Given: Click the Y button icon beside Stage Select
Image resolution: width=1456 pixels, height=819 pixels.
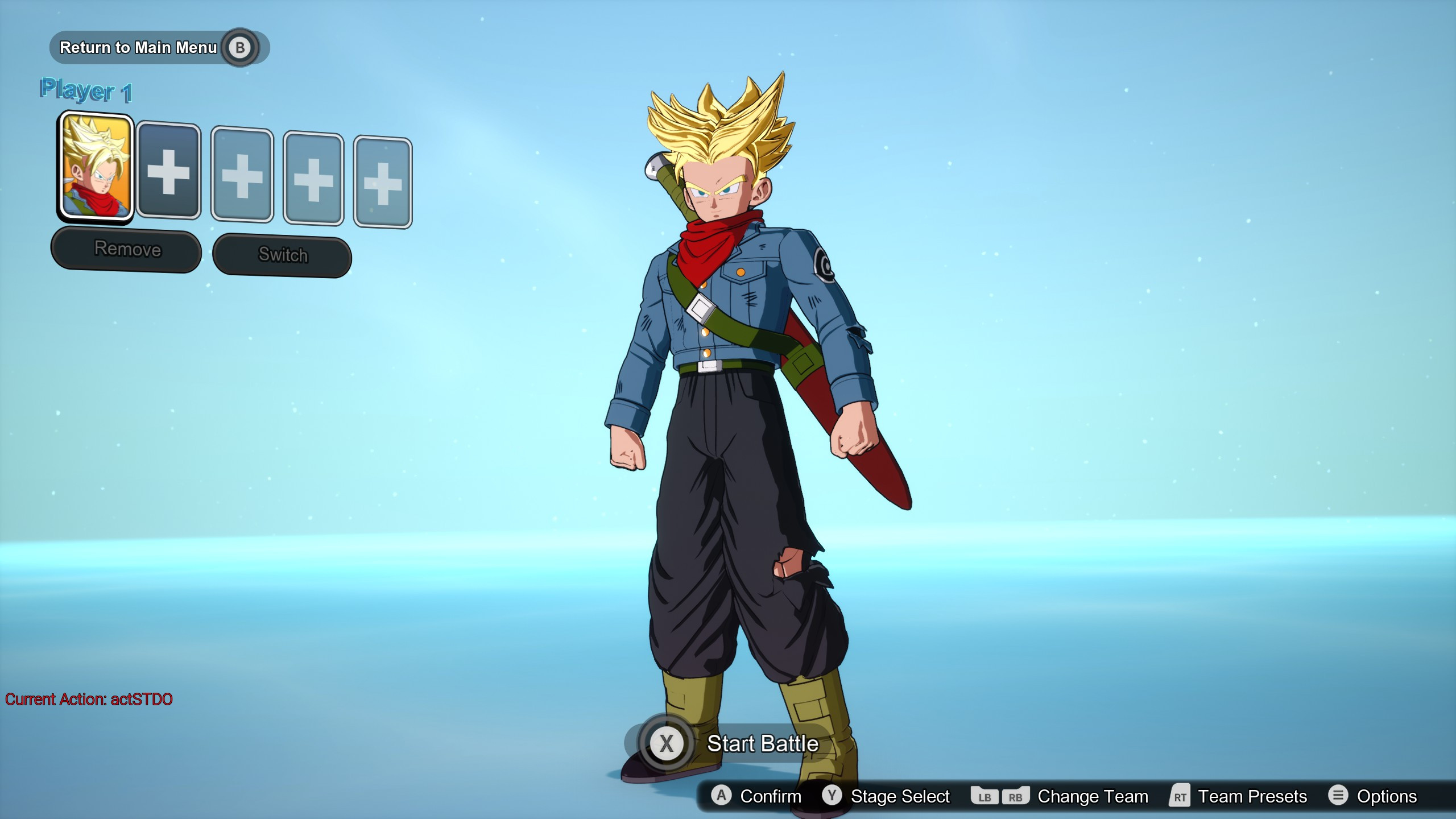Looking at the screenshot, I should click(x=832, y=796).
